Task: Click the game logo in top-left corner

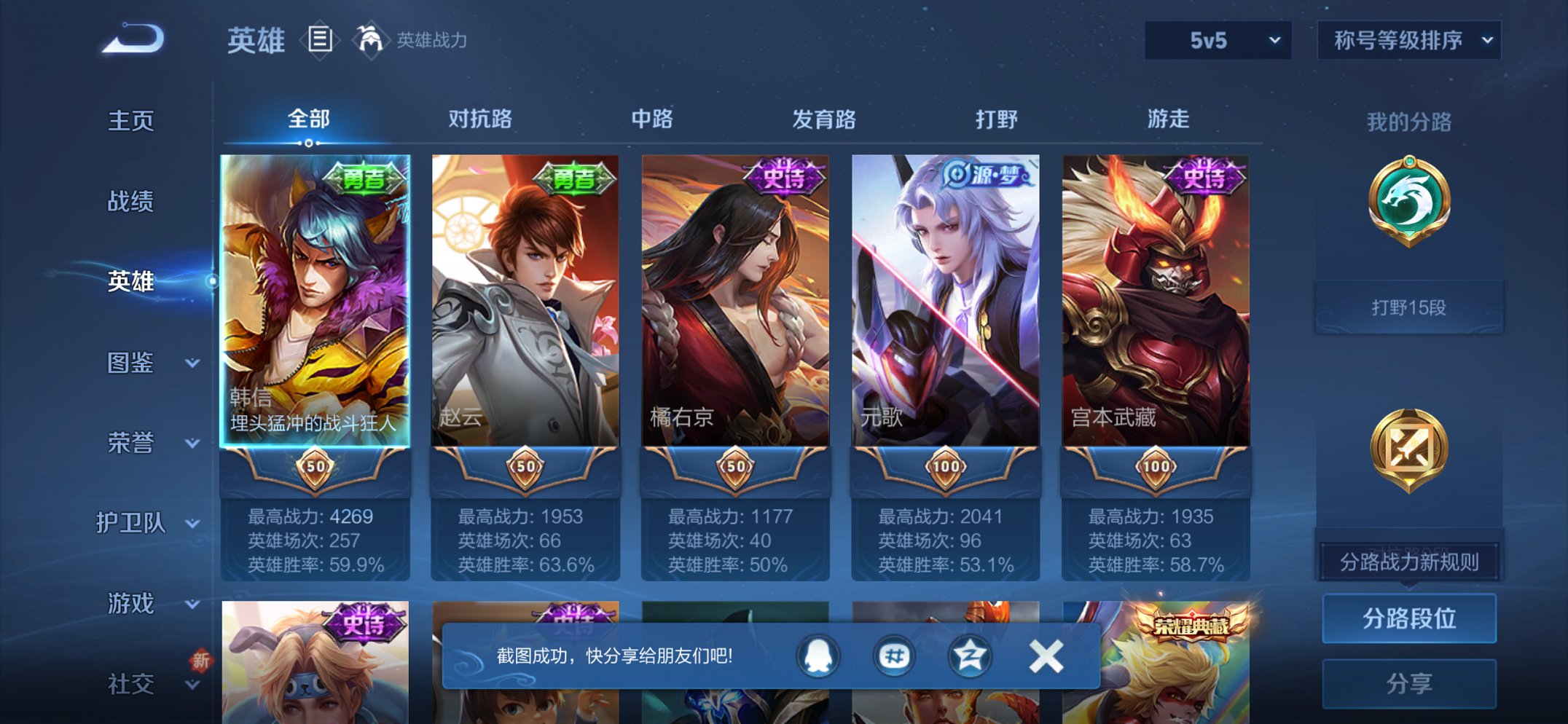Action: click(131, 39)
